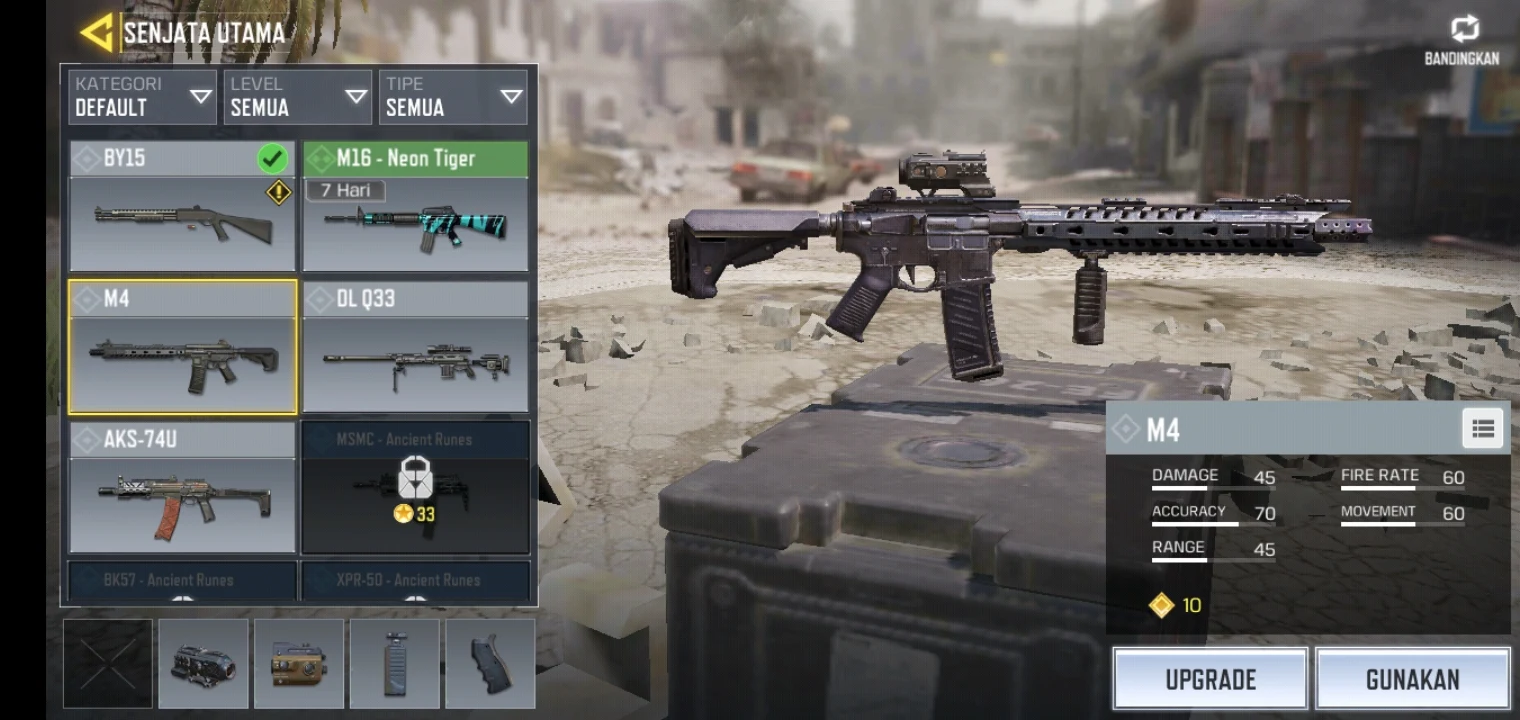Viewport: 1520px width, 720px height.
Task: Clear attachments with the empty X slot
Action: pos(108,662)
